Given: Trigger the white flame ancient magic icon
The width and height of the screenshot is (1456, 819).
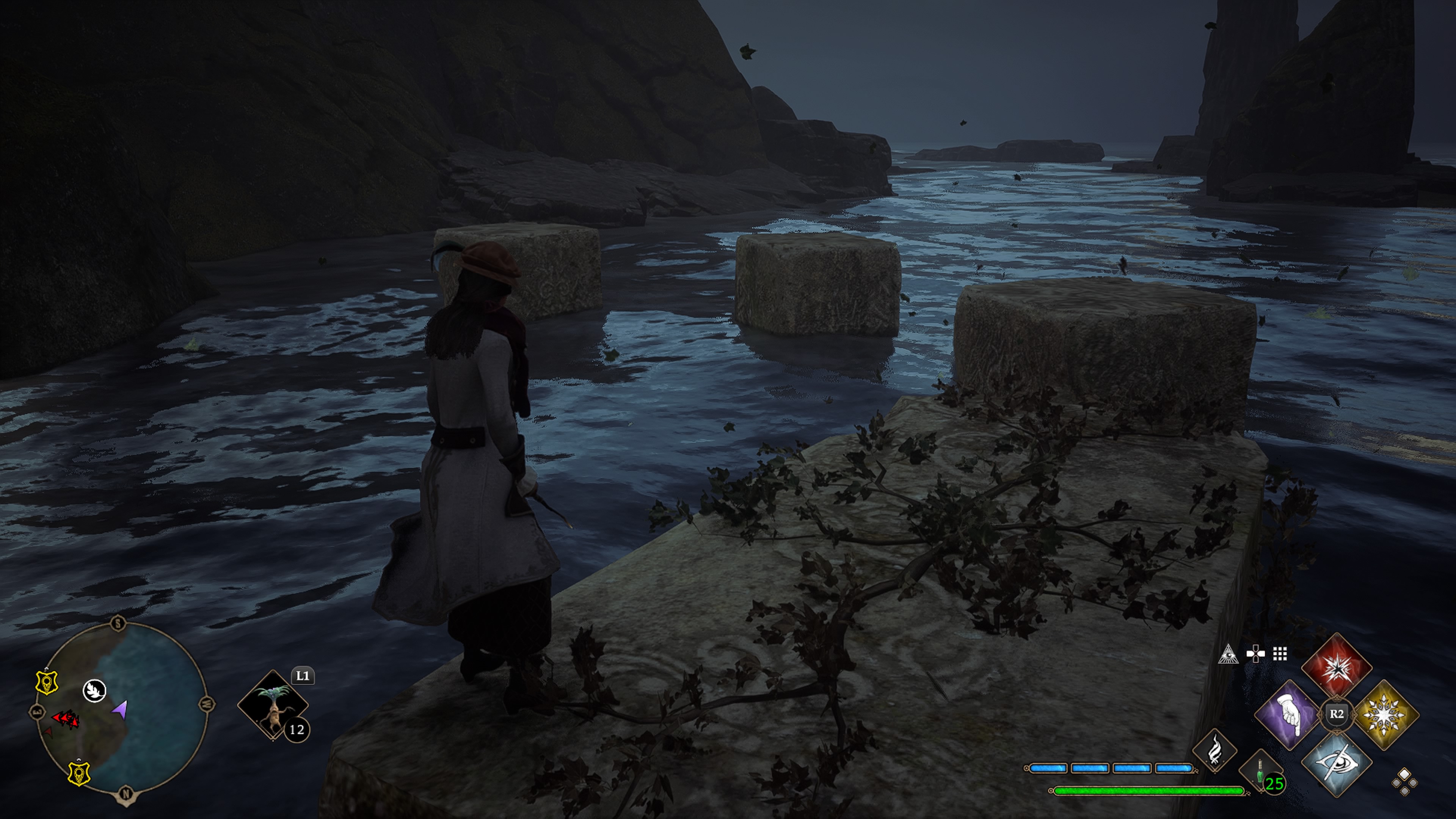Looking at the screenshot, I should (1214, 750).
